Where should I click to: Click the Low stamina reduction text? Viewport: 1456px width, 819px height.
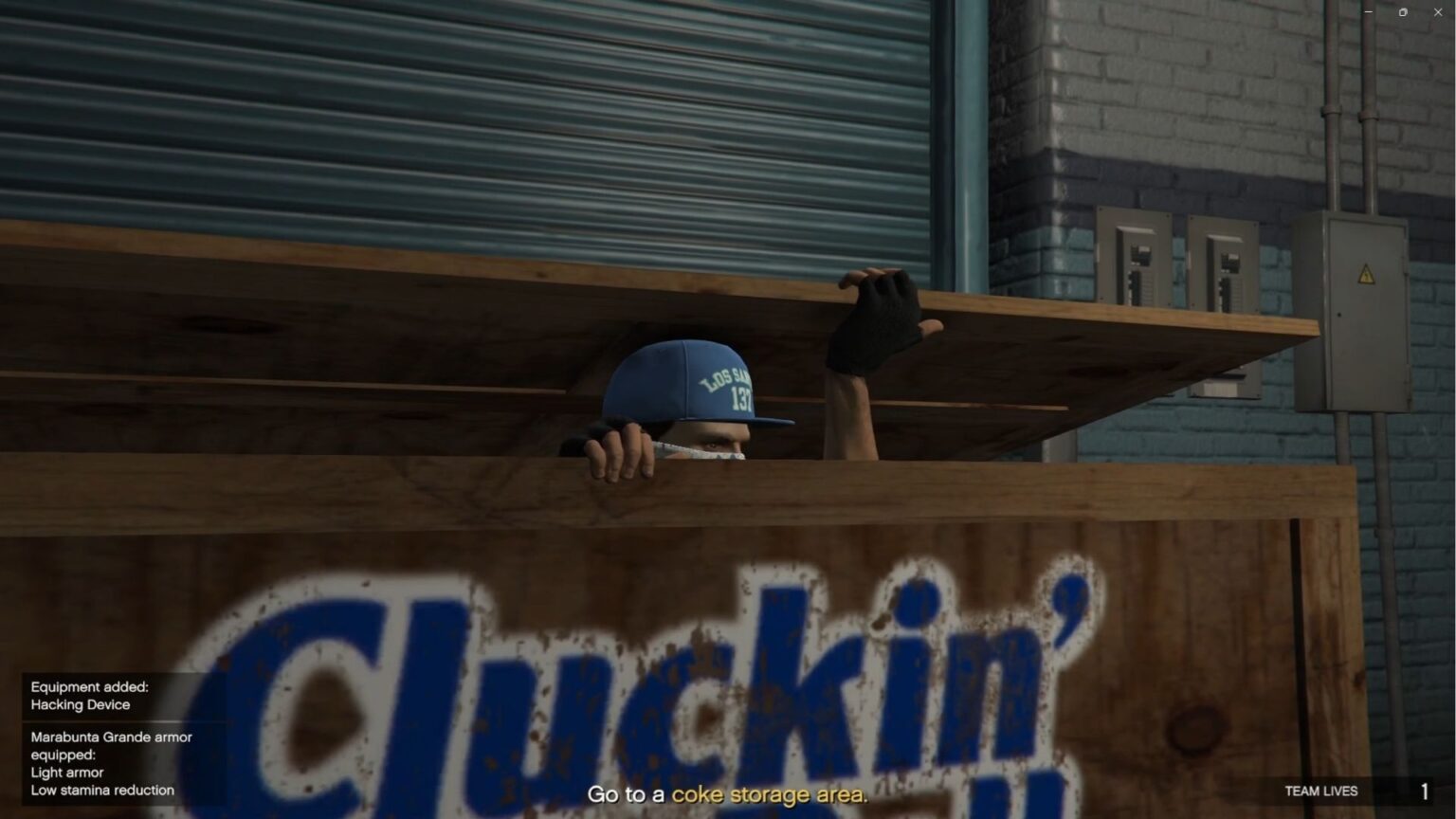point(102,790)
